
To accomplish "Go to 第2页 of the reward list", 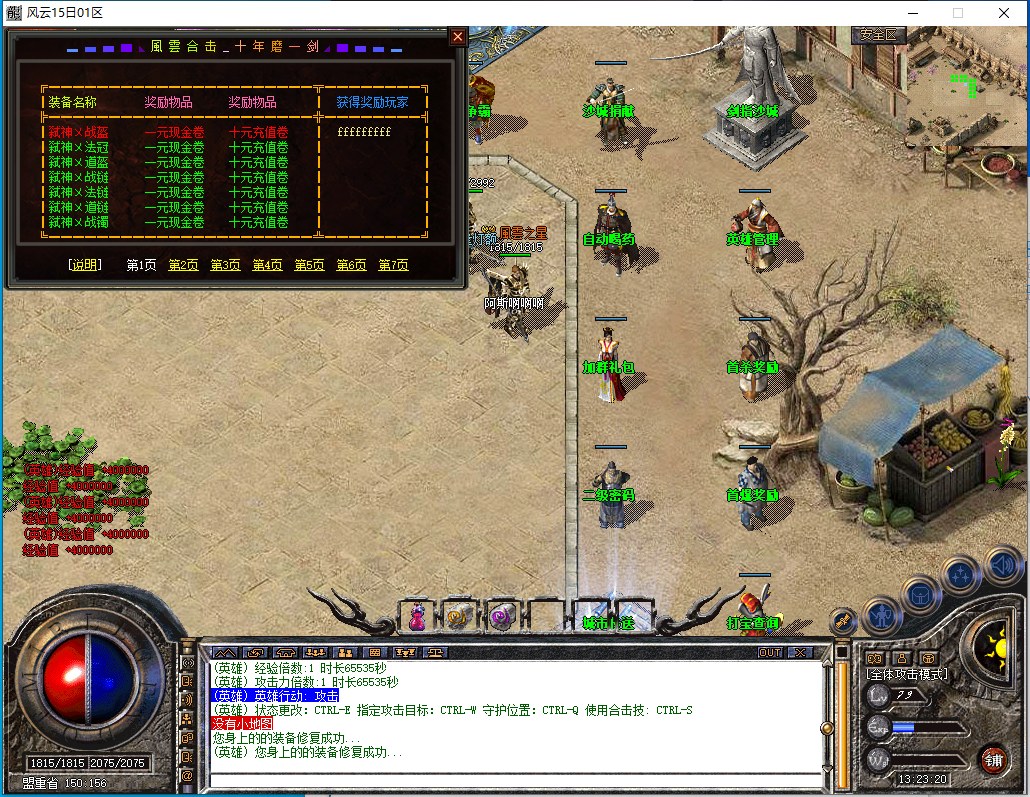I will tap(183, 265).
